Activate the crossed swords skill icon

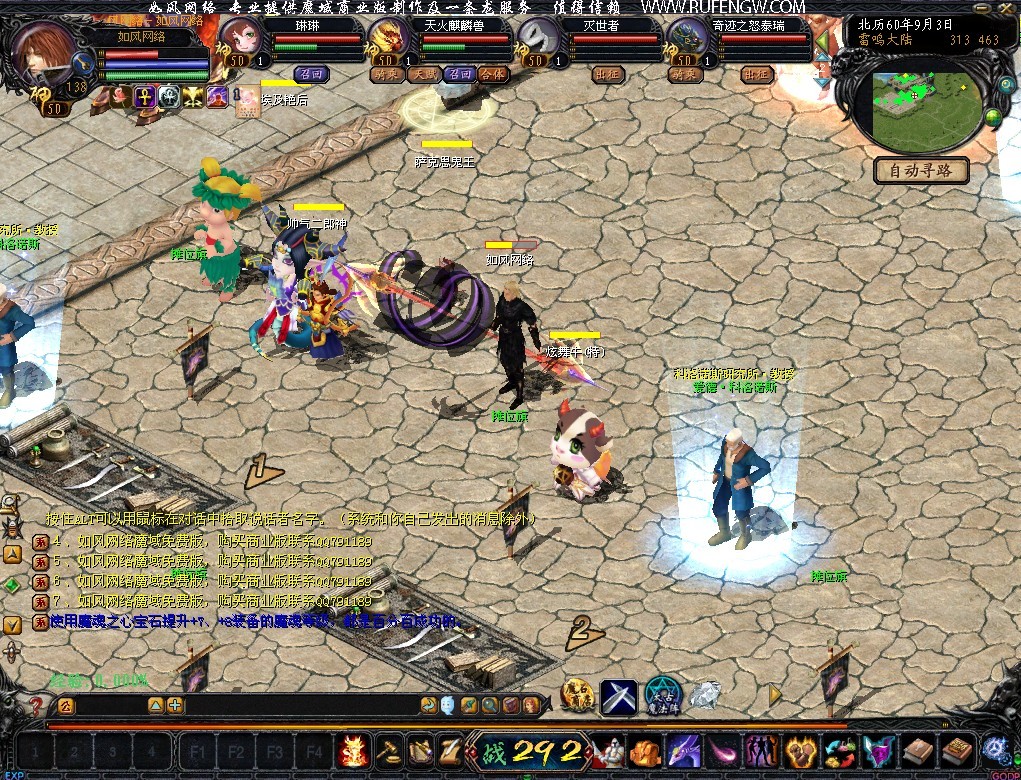click(618, 696)
